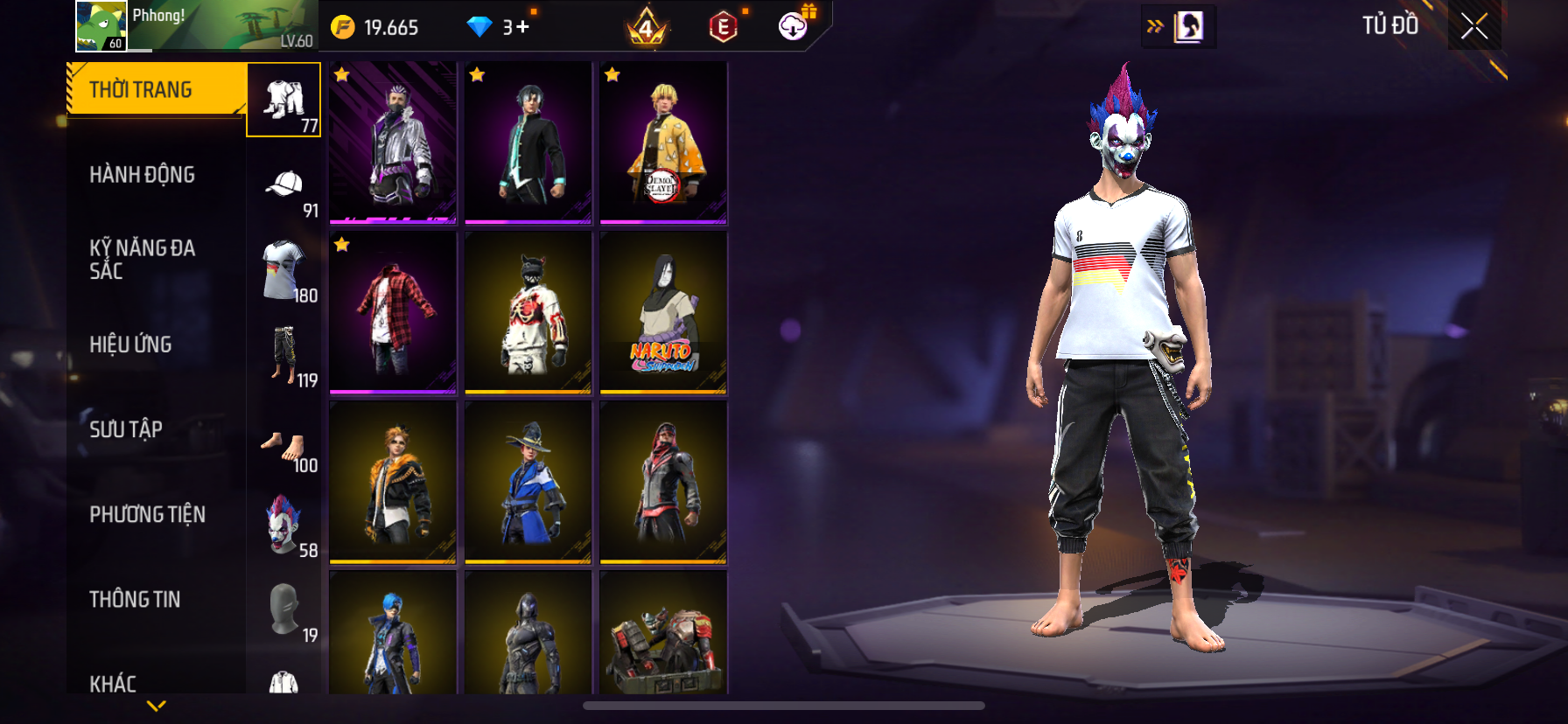Close the wardrobe with the X button
This screenshot has height=724, width=1568.
click(x=1474, y=26)
